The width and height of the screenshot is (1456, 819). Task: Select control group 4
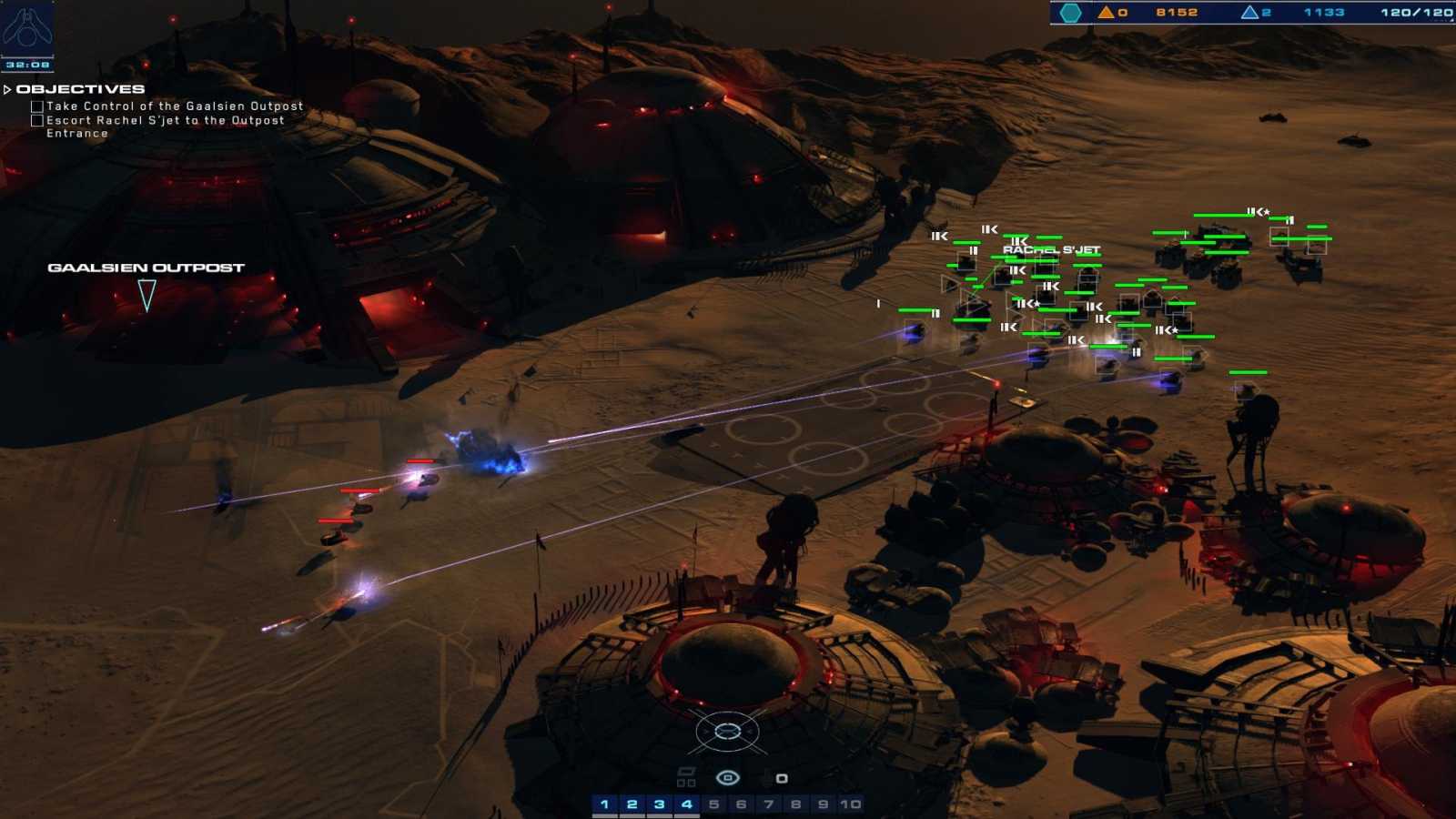click(686, 804)
